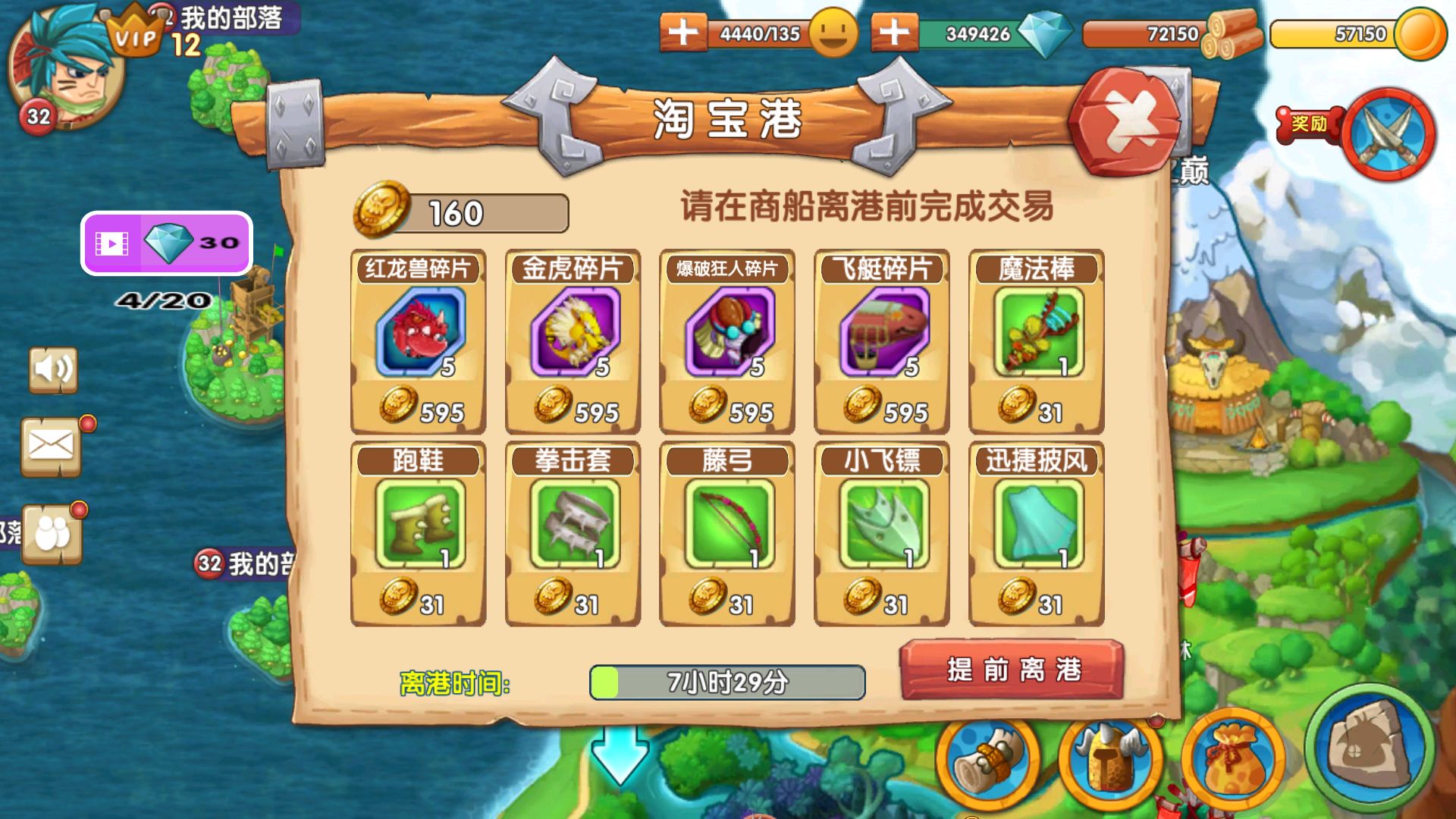Screen dimensions: 1456x819
Task: Open the 奖励 crossed-swords battle rewards icon
Action: coord(1388,133)
